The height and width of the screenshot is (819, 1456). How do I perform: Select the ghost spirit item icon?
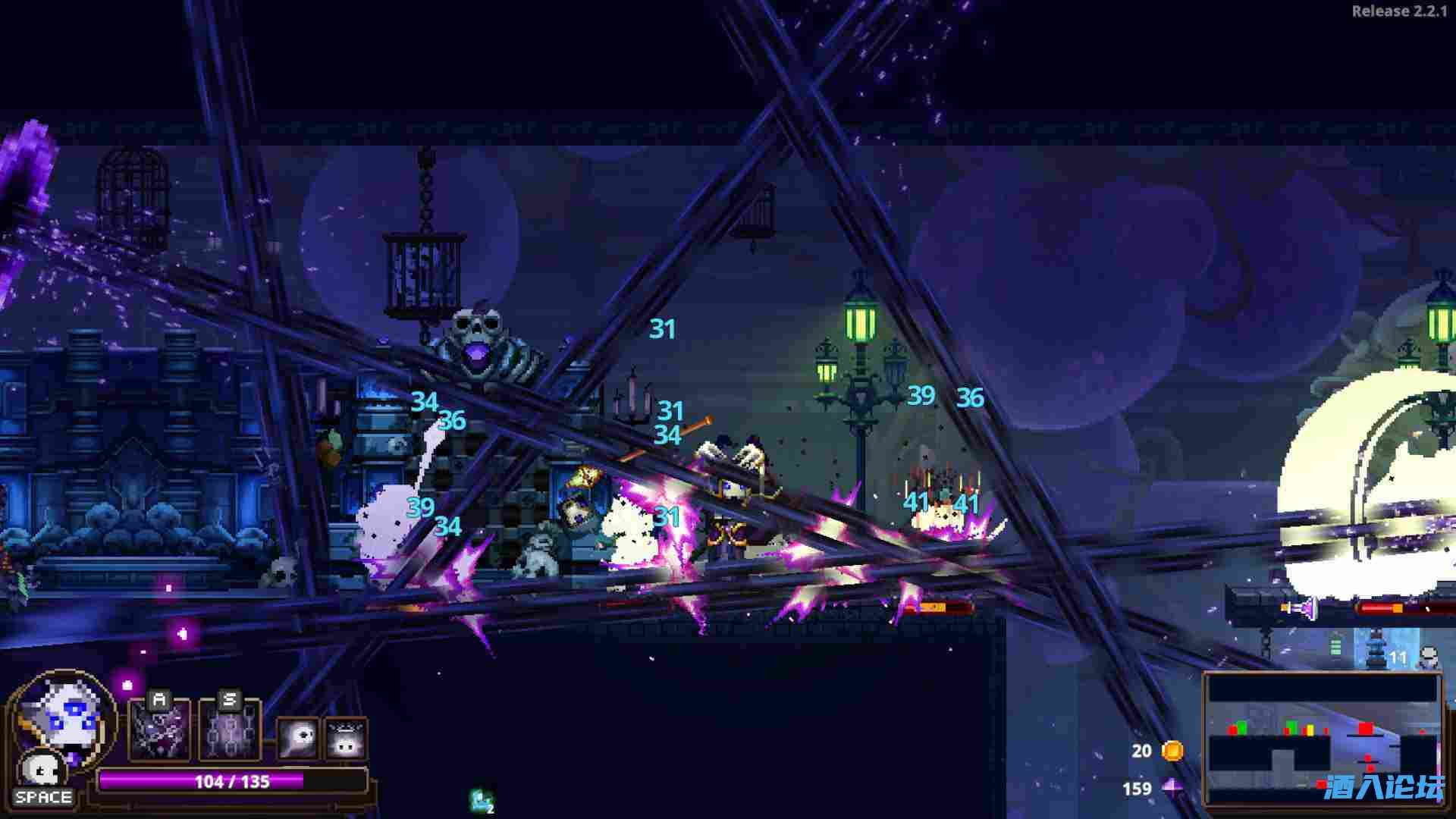click(298, 737)
